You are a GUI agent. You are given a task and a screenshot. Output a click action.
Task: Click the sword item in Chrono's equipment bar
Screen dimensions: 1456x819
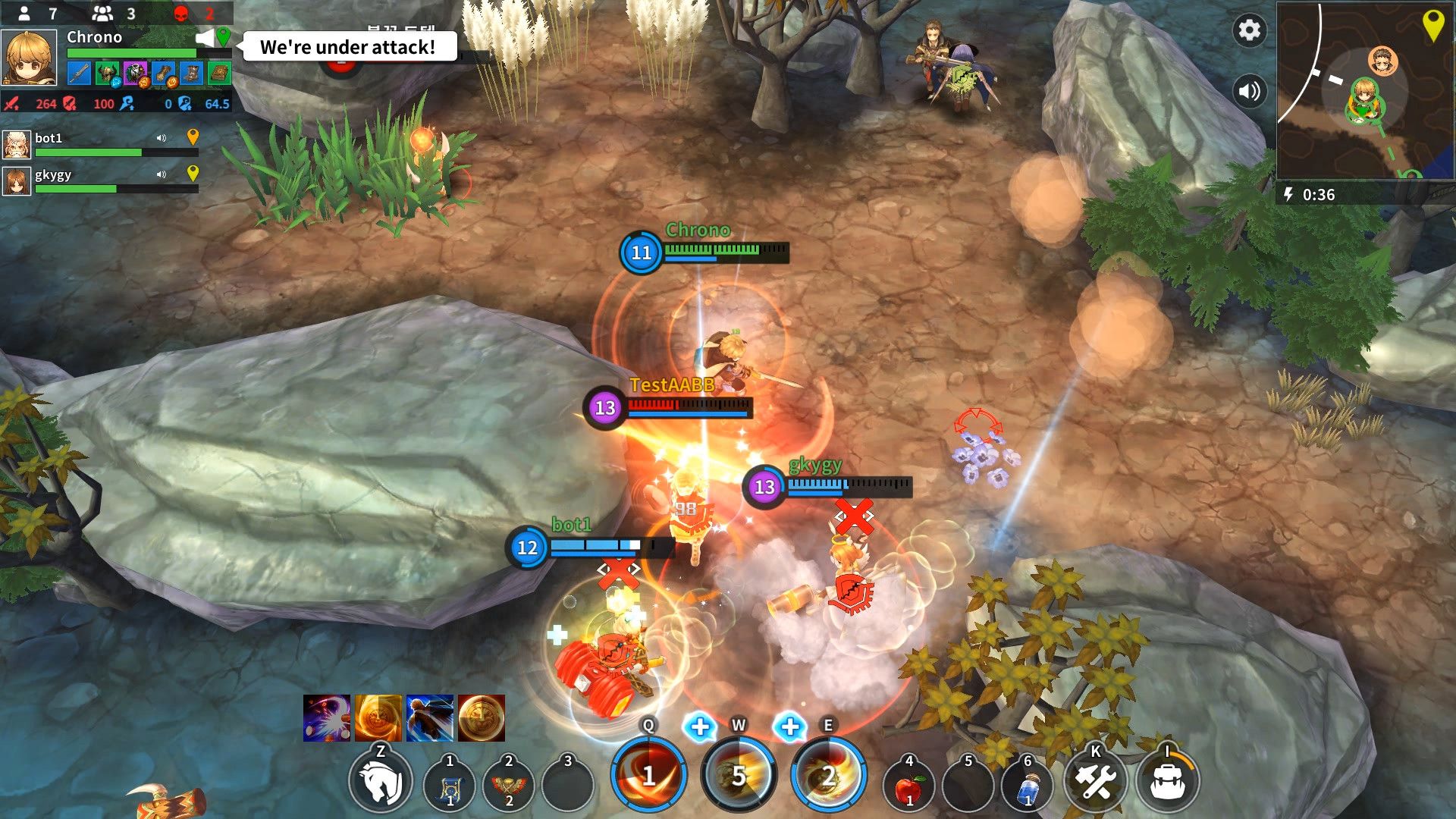77,74
